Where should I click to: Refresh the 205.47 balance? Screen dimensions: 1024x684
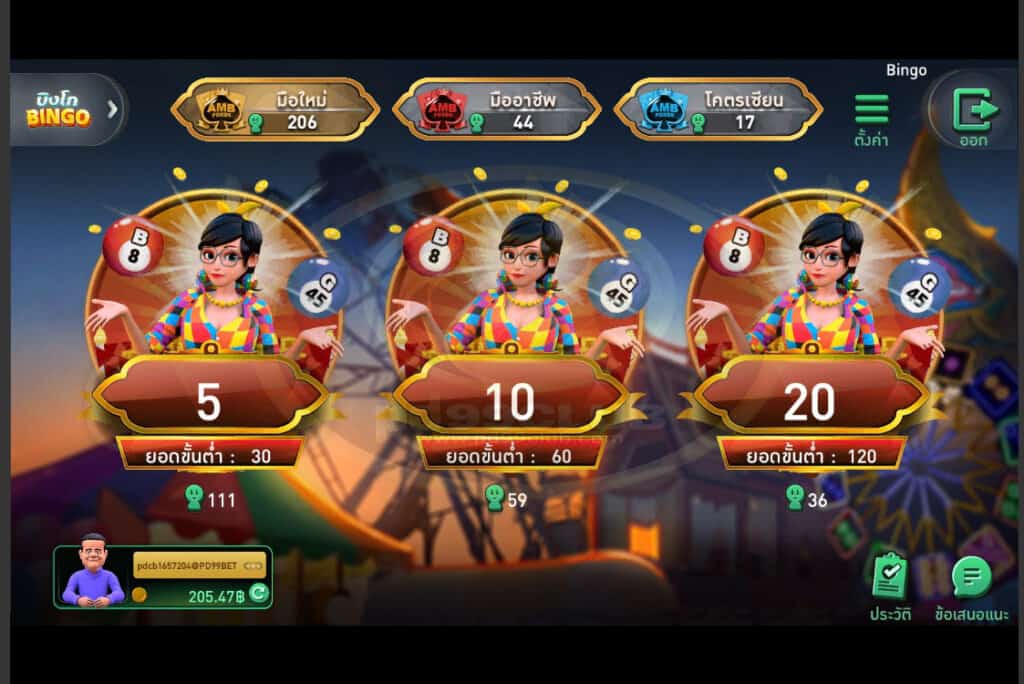click(x=258, y=594)
